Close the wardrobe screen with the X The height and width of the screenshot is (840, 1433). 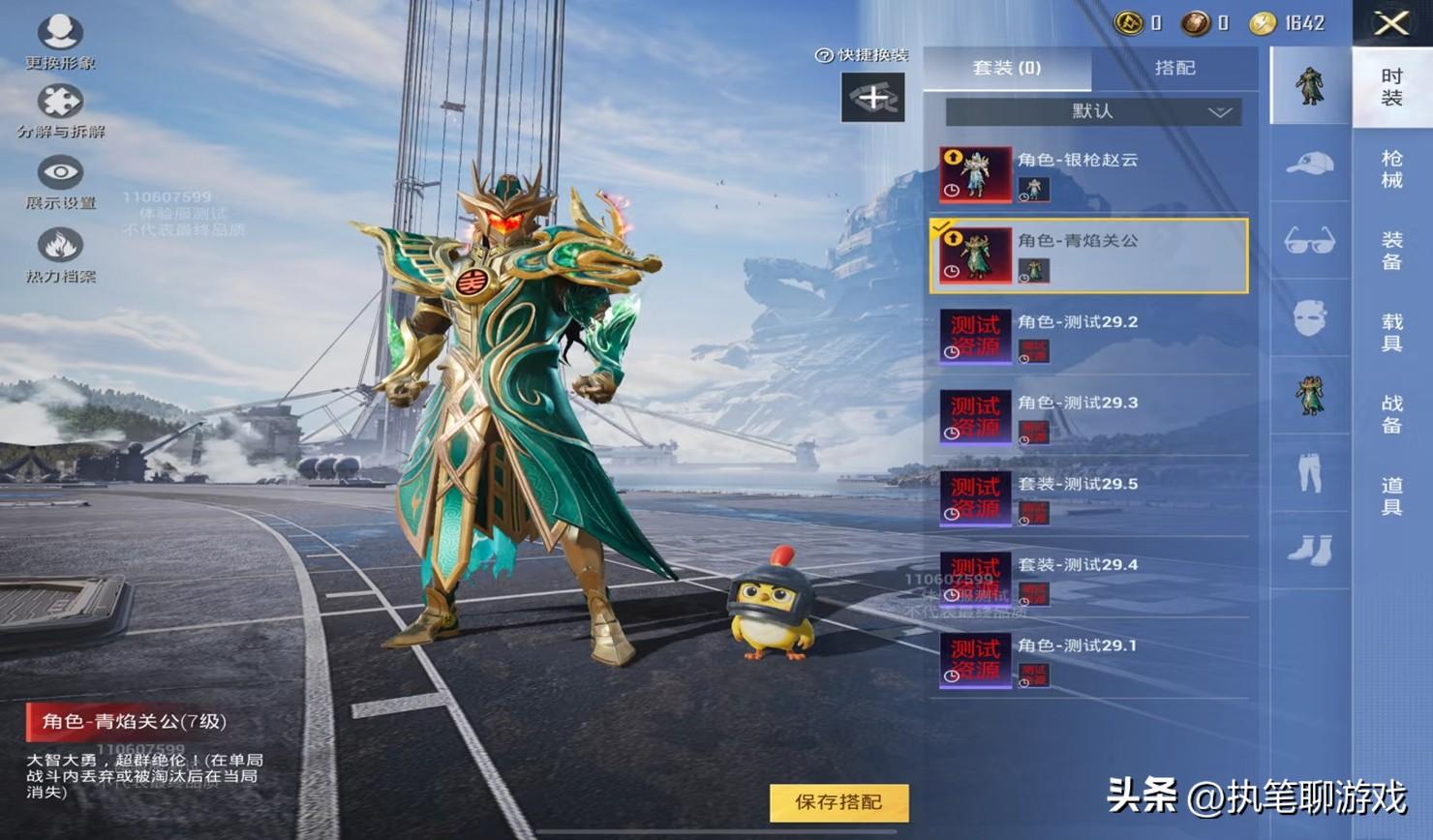click(1391, 23)
